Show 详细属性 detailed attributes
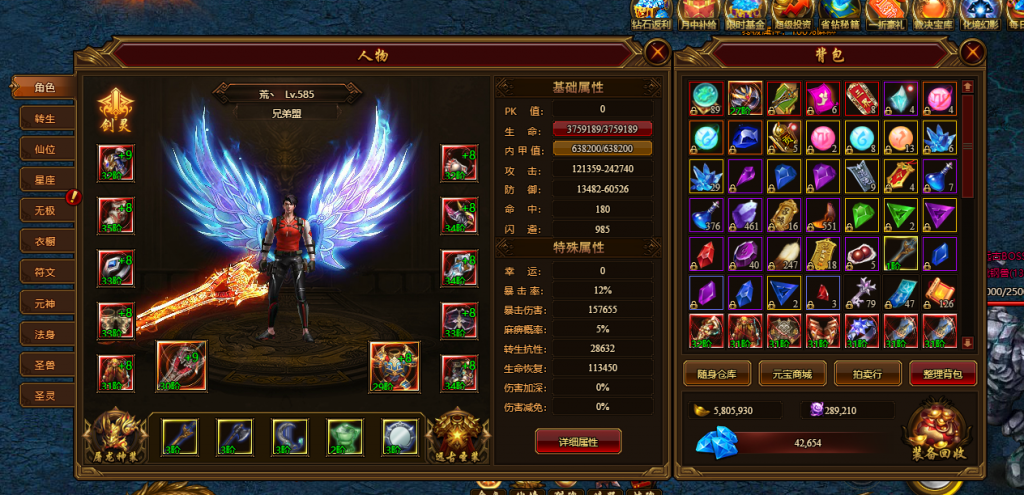 pos(578,440)
